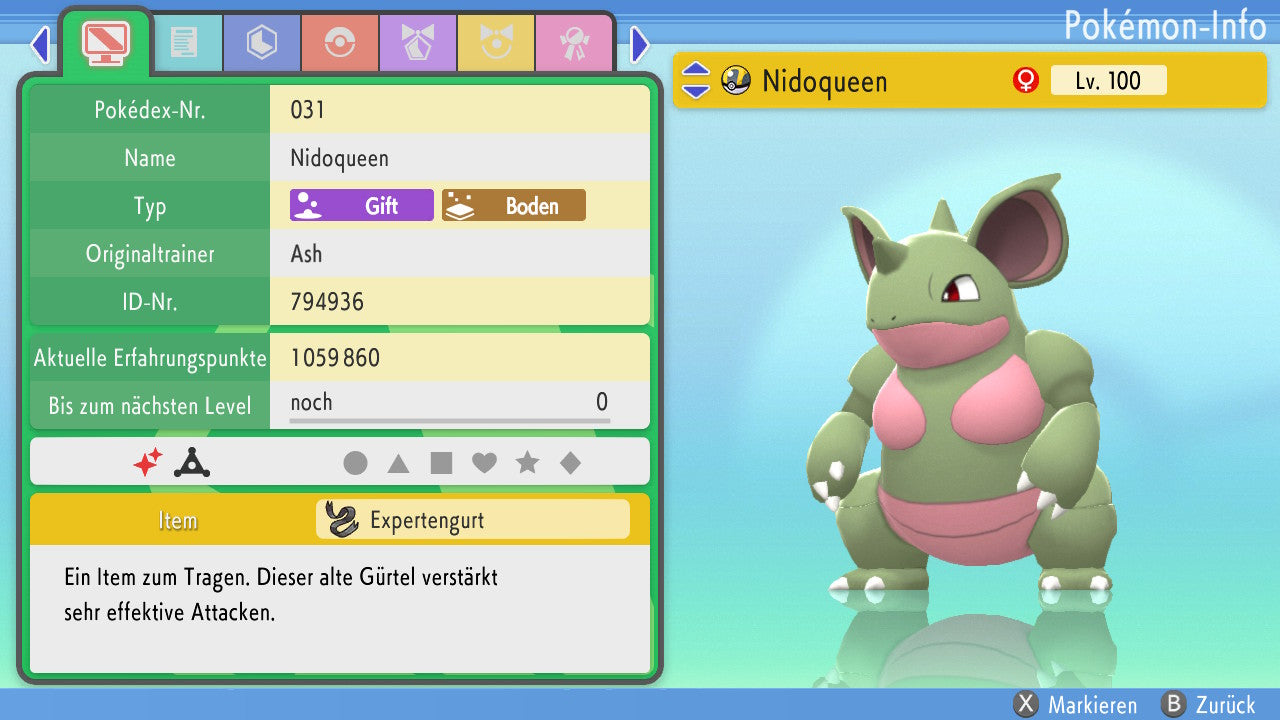Toggle the triangle marking
Screen dimensions: 1280x720
[398, 463]
